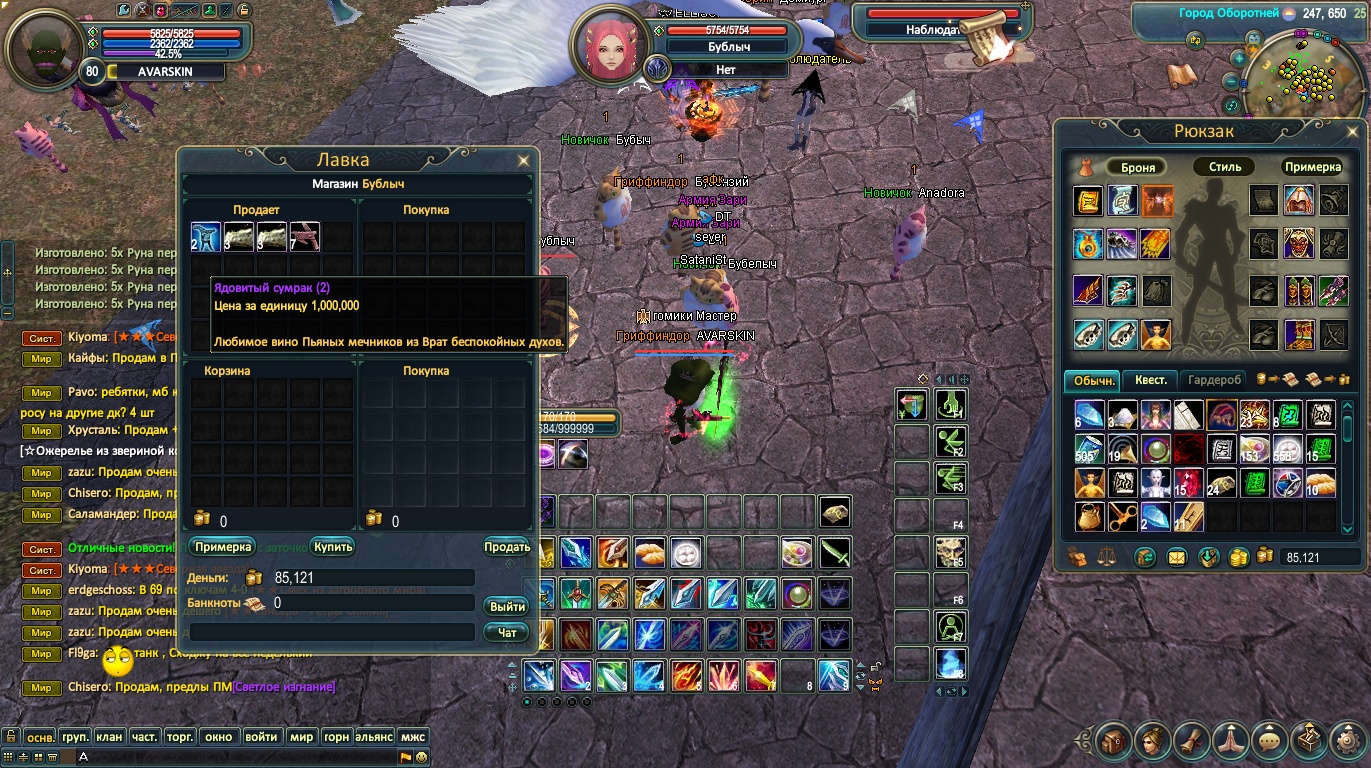Open Примерка preview in the shop
The height and width of the screenshot is (768, 1371).
223,547
